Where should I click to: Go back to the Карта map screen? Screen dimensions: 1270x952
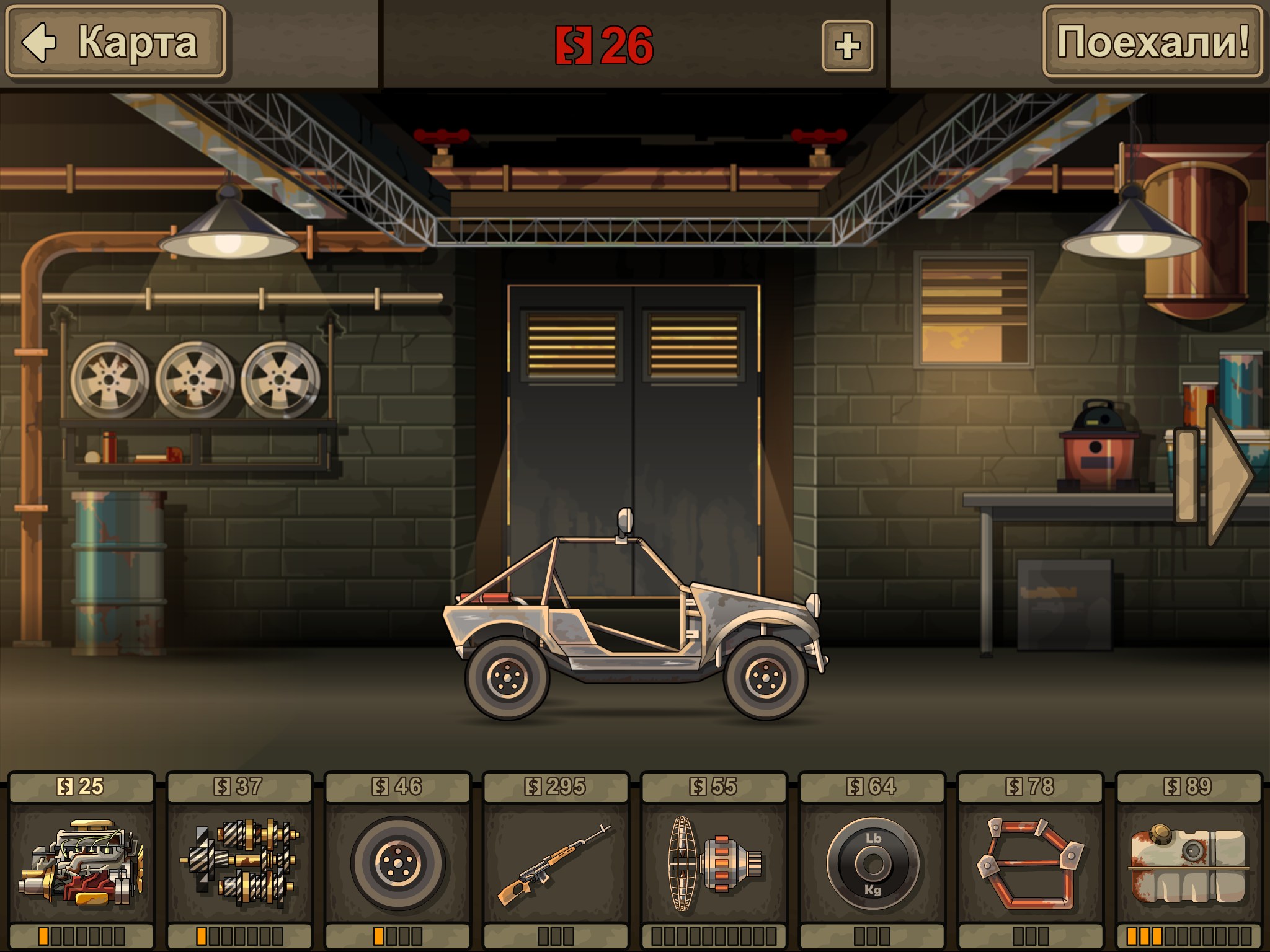pyautogui.click(x=115, y=42)
